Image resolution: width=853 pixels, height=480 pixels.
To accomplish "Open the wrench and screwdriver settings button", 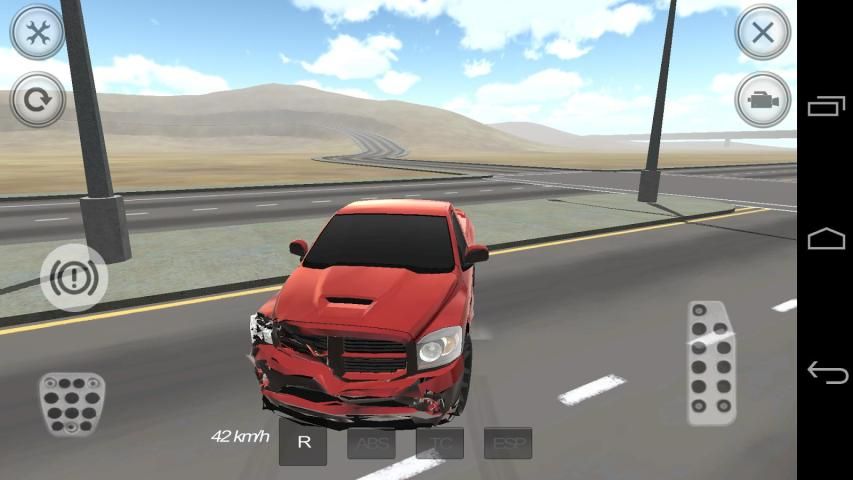I will click(38, 32).
